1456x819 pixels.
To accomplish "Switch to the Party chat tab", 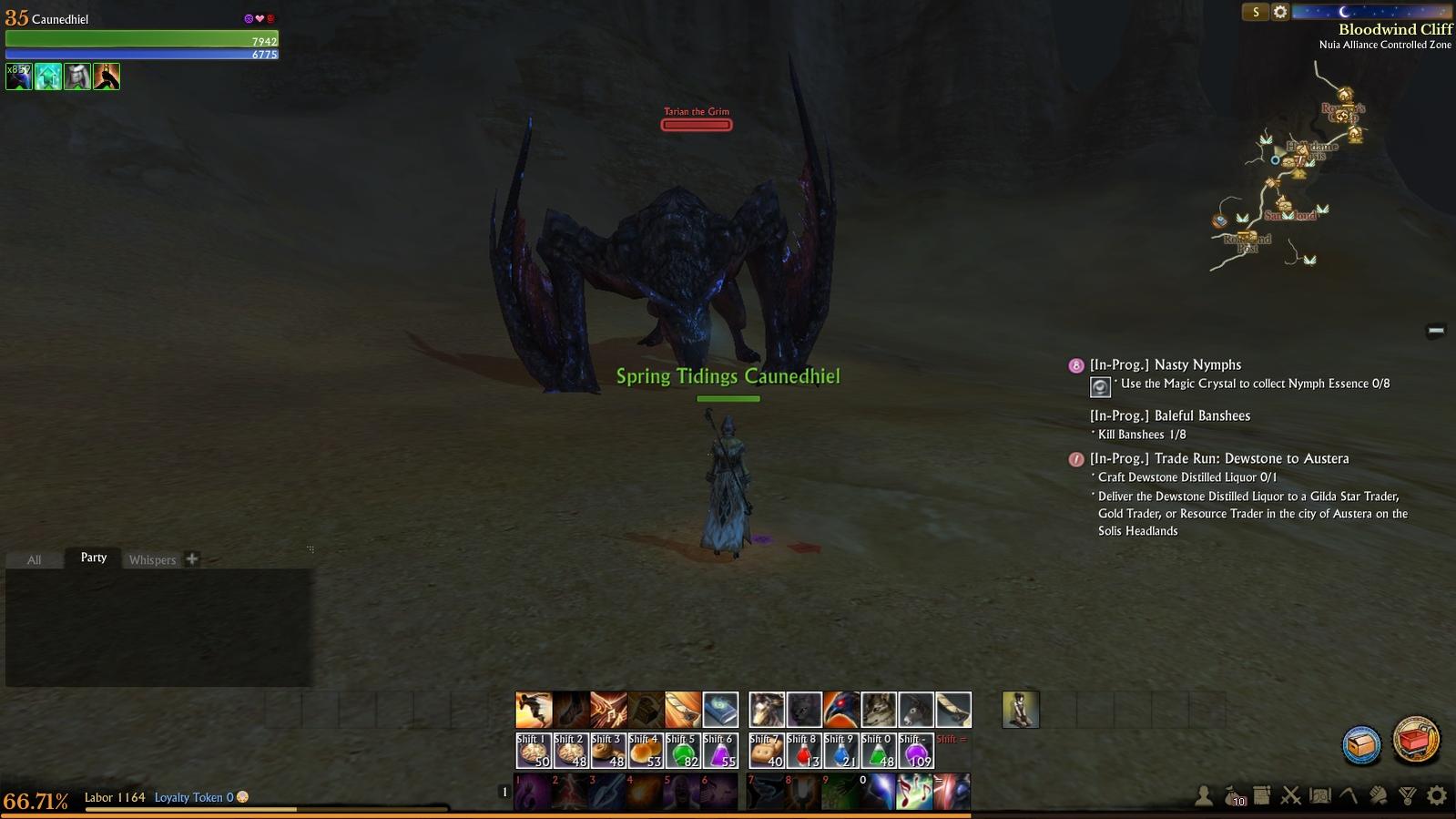I will [x=94, y=558].
